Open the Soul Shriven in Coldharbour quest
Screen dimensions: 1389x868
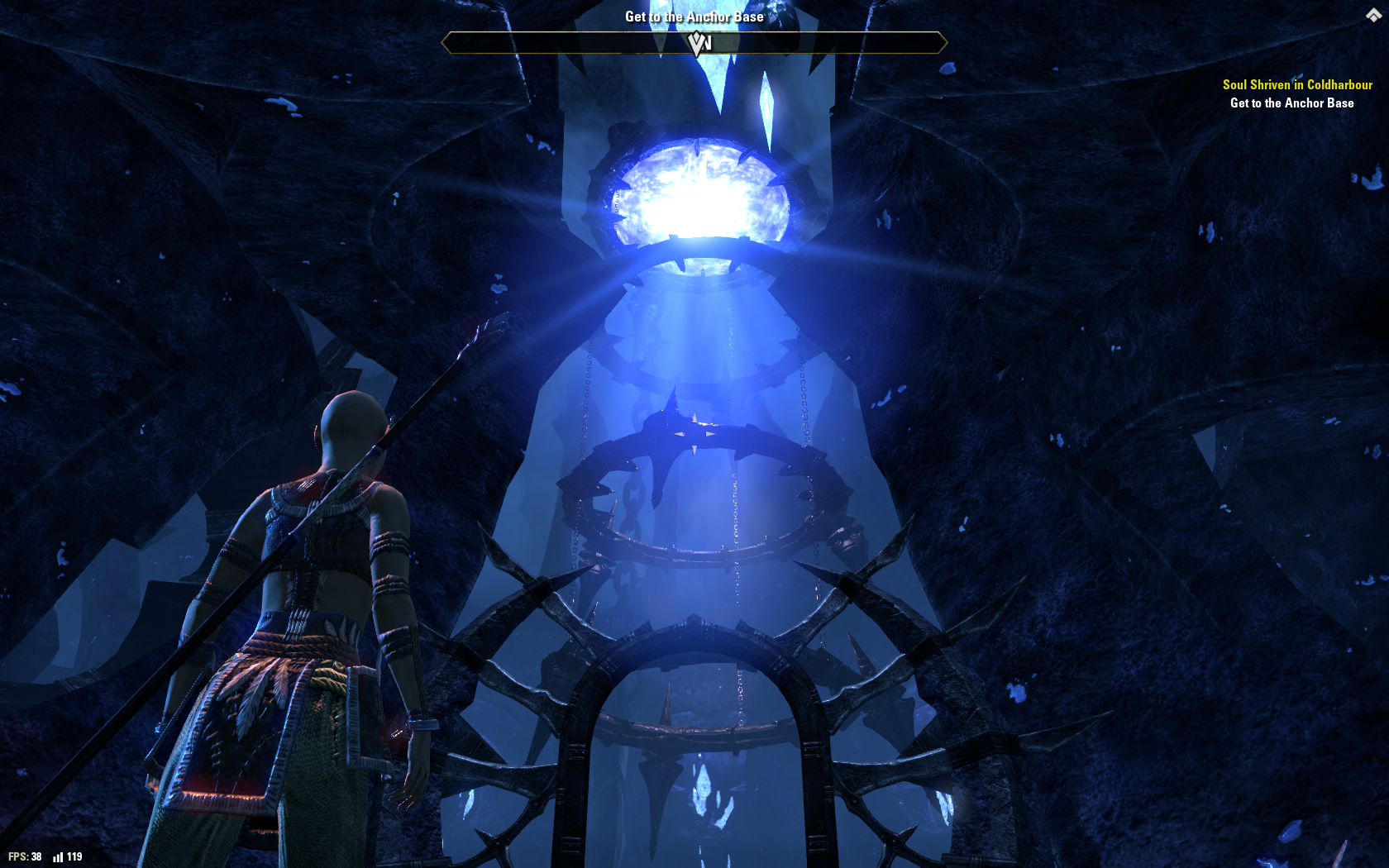(x=1296, y=84)
